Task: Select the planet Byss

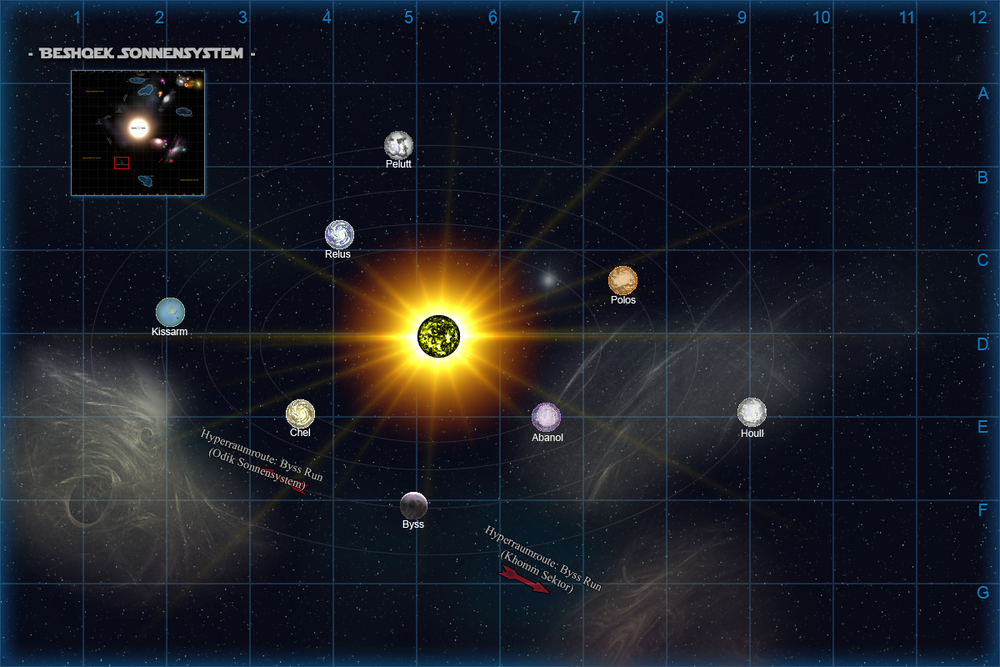Action: 414,506
